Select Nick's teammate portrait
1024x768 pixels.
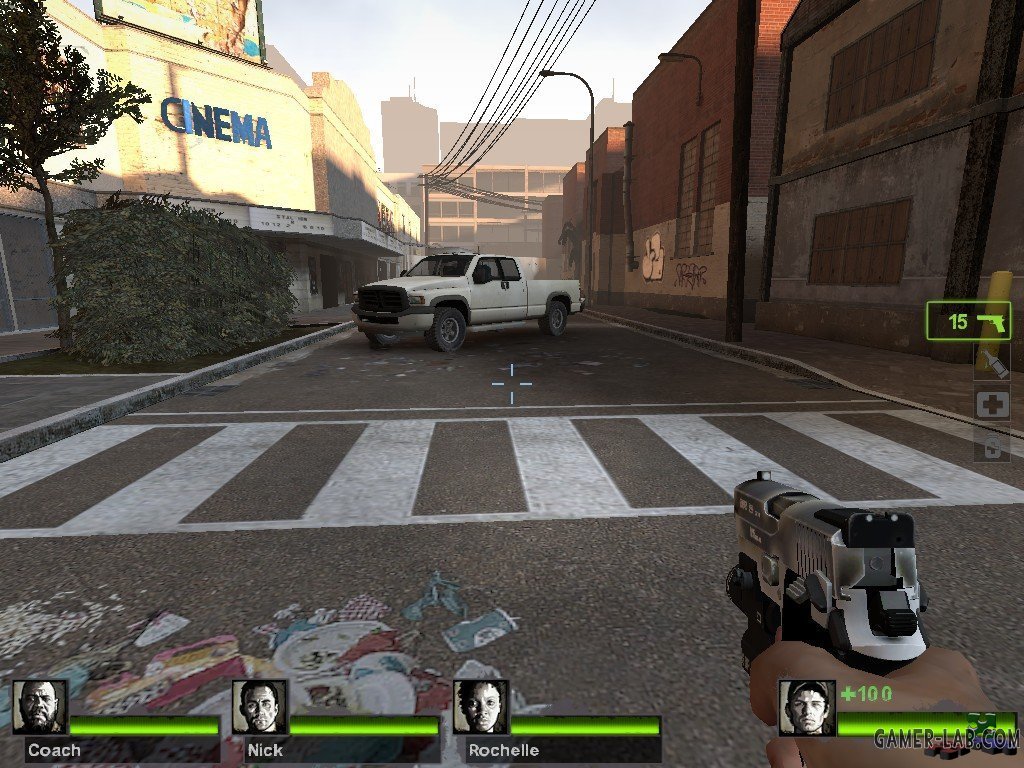click(x=260, y=707)
